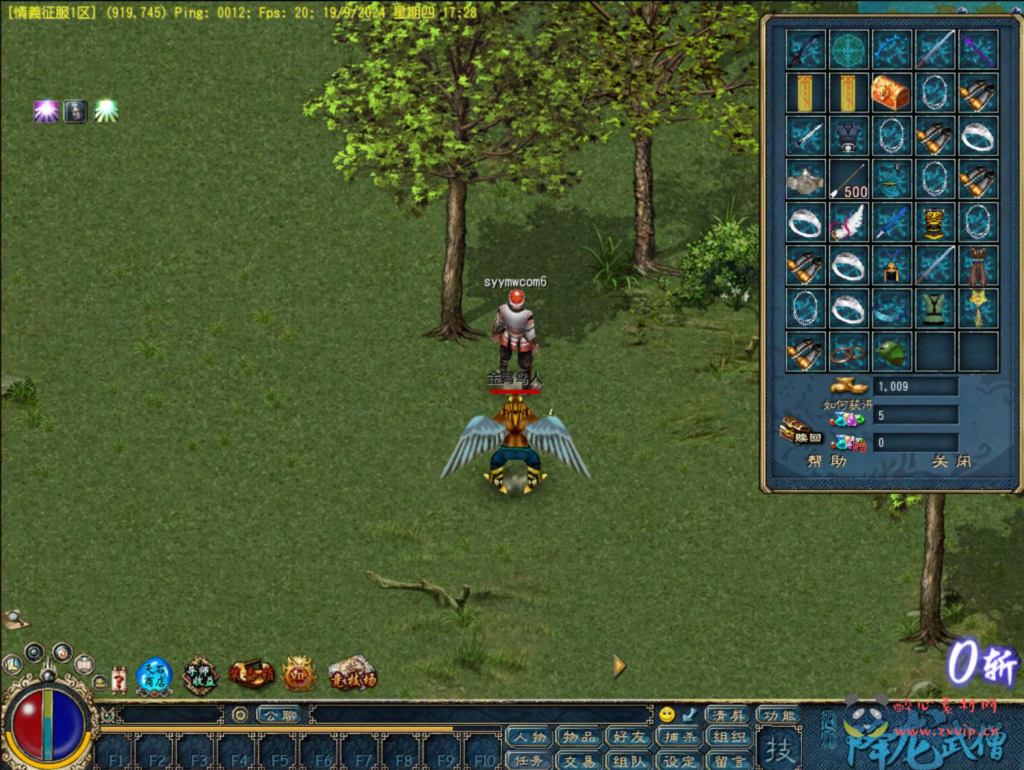Click the 清屏 clear screen button
This screenshot has width=1024, height=770.
tap(727, 715)
